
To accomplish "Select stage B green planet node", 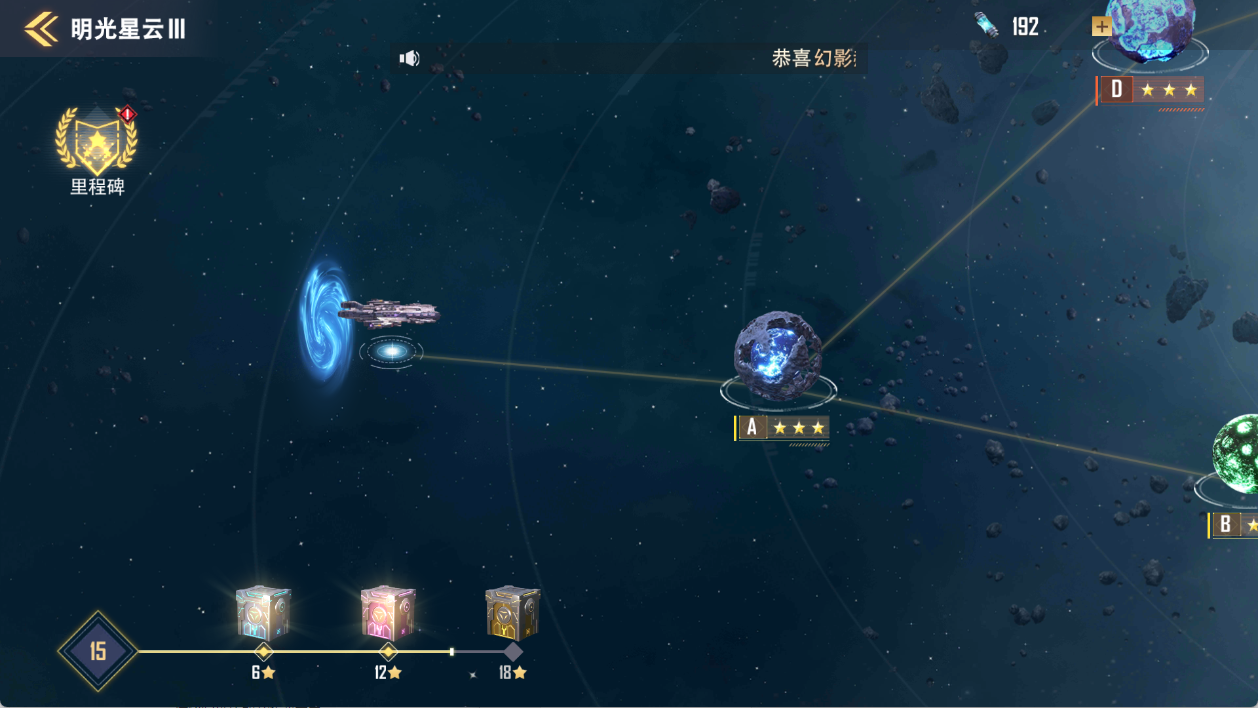I will [1236, 454].
